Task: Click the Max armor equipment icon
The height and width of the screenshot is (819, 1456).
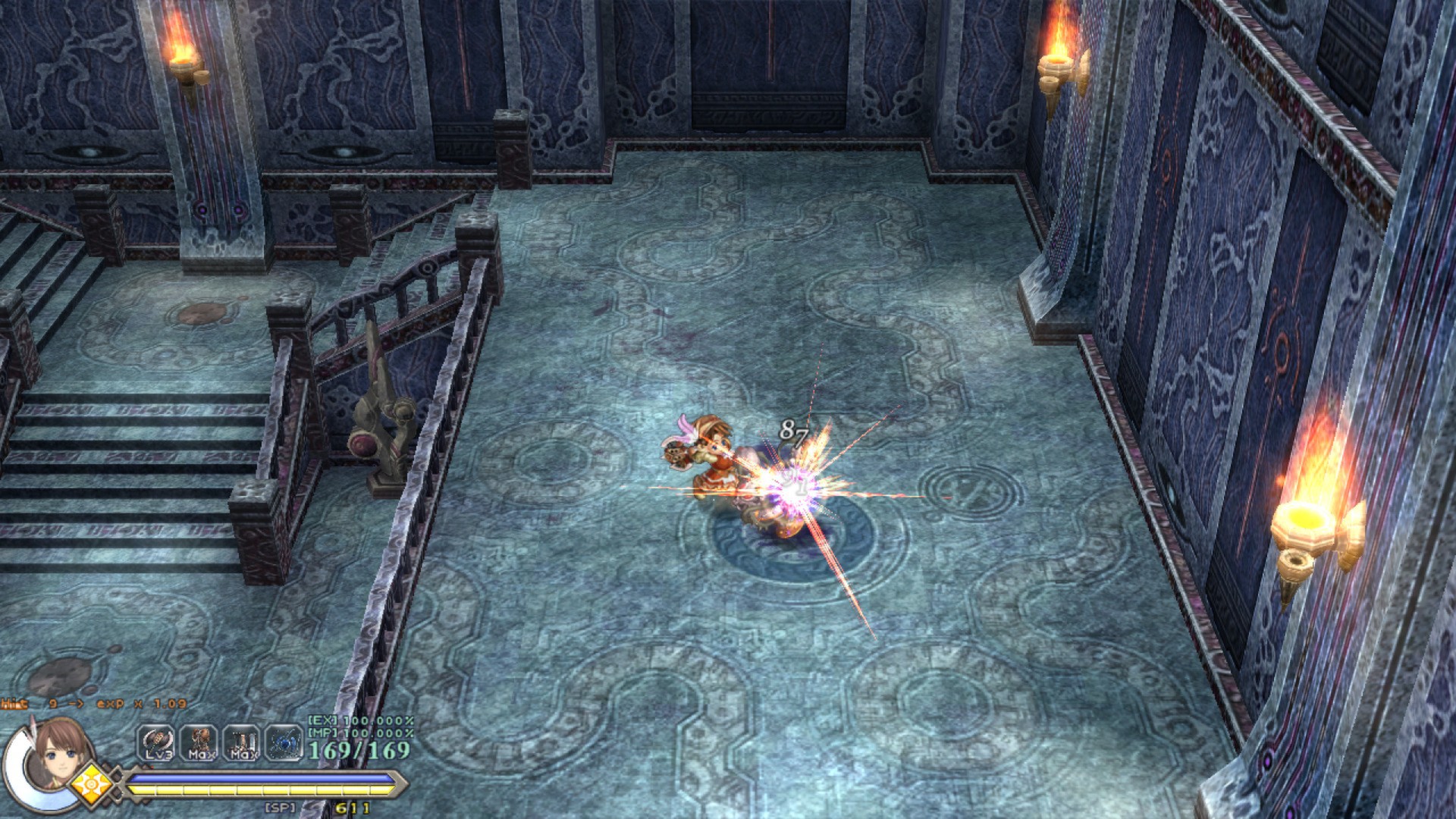Action: 199,741
